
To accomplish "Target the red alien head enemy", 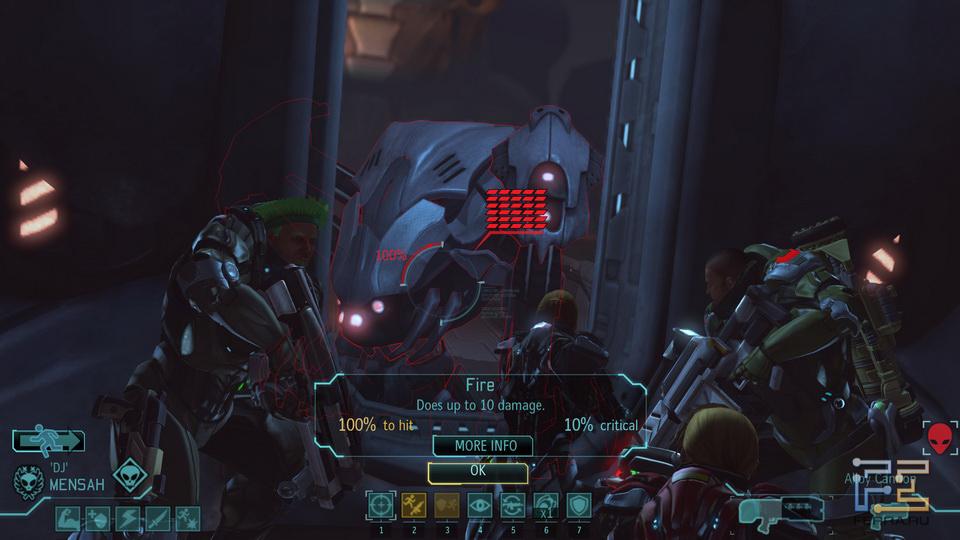I will (940, 437).
